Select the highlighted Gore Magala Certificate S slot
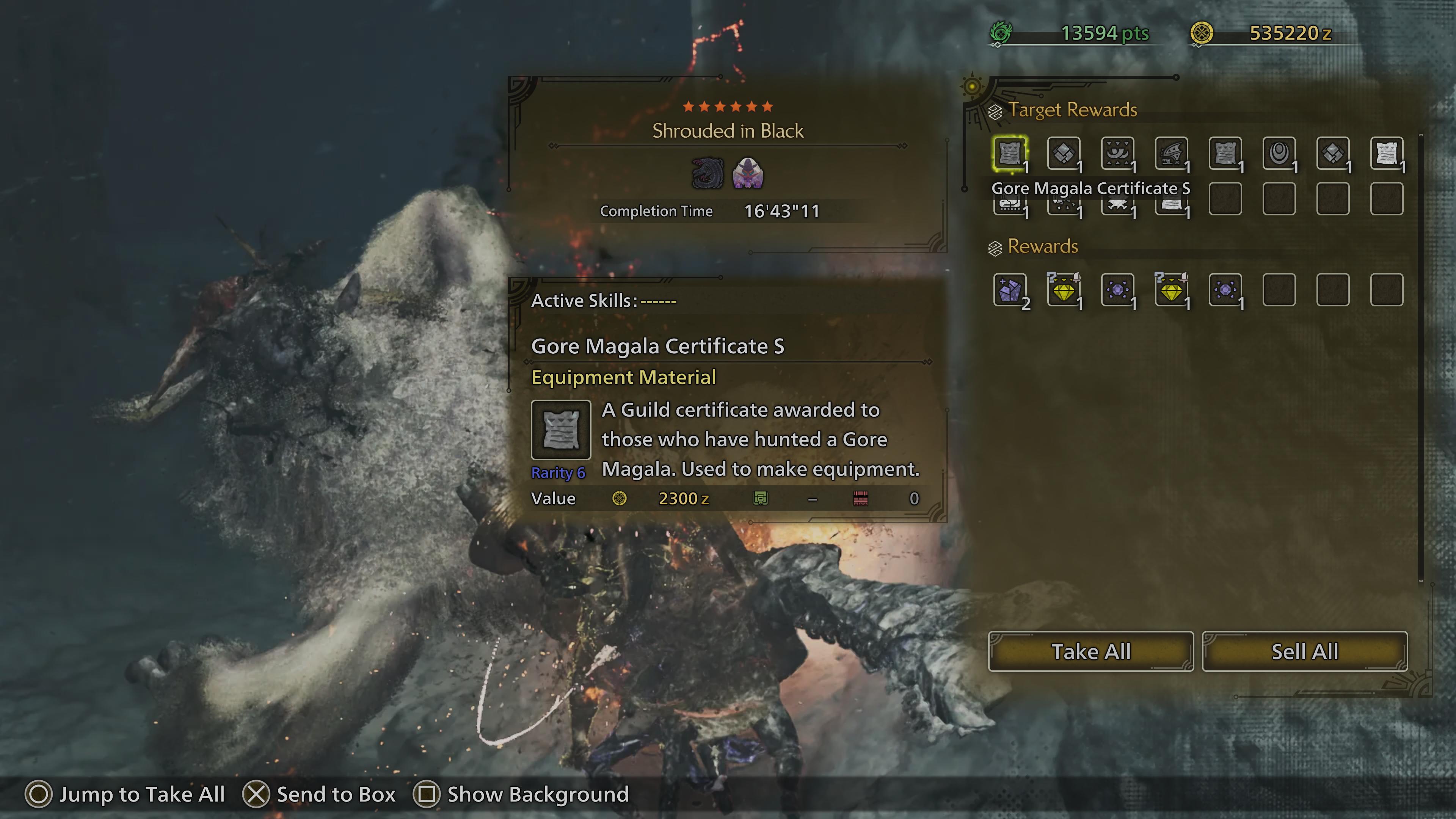The image size is (1456, 819). [1009, 152]
